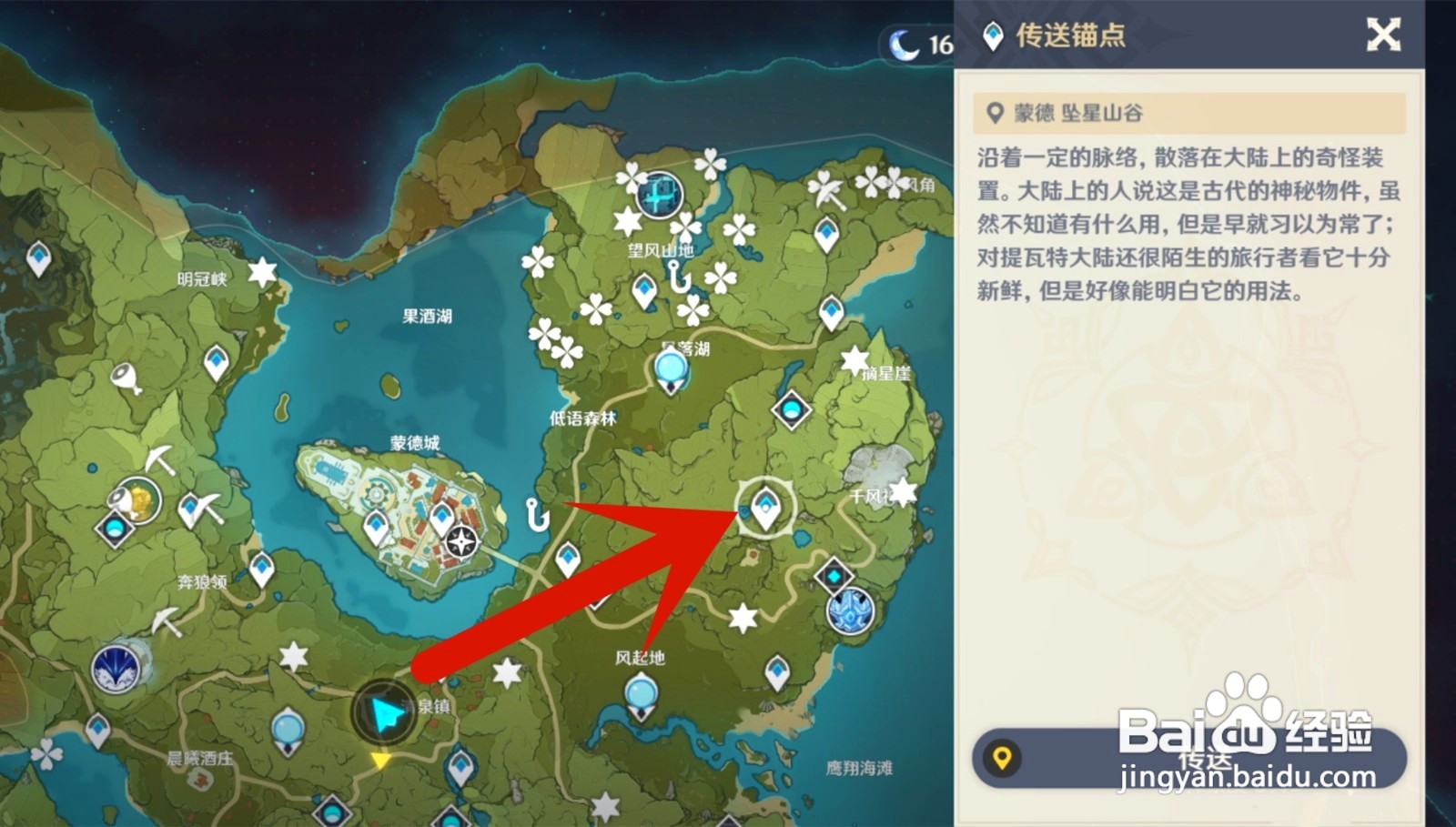The image size is (1456, 827).
Task: Click the waypoint pin icon beside 传送锚点 title
Action: pyautogui.click(x=993, y=36)
